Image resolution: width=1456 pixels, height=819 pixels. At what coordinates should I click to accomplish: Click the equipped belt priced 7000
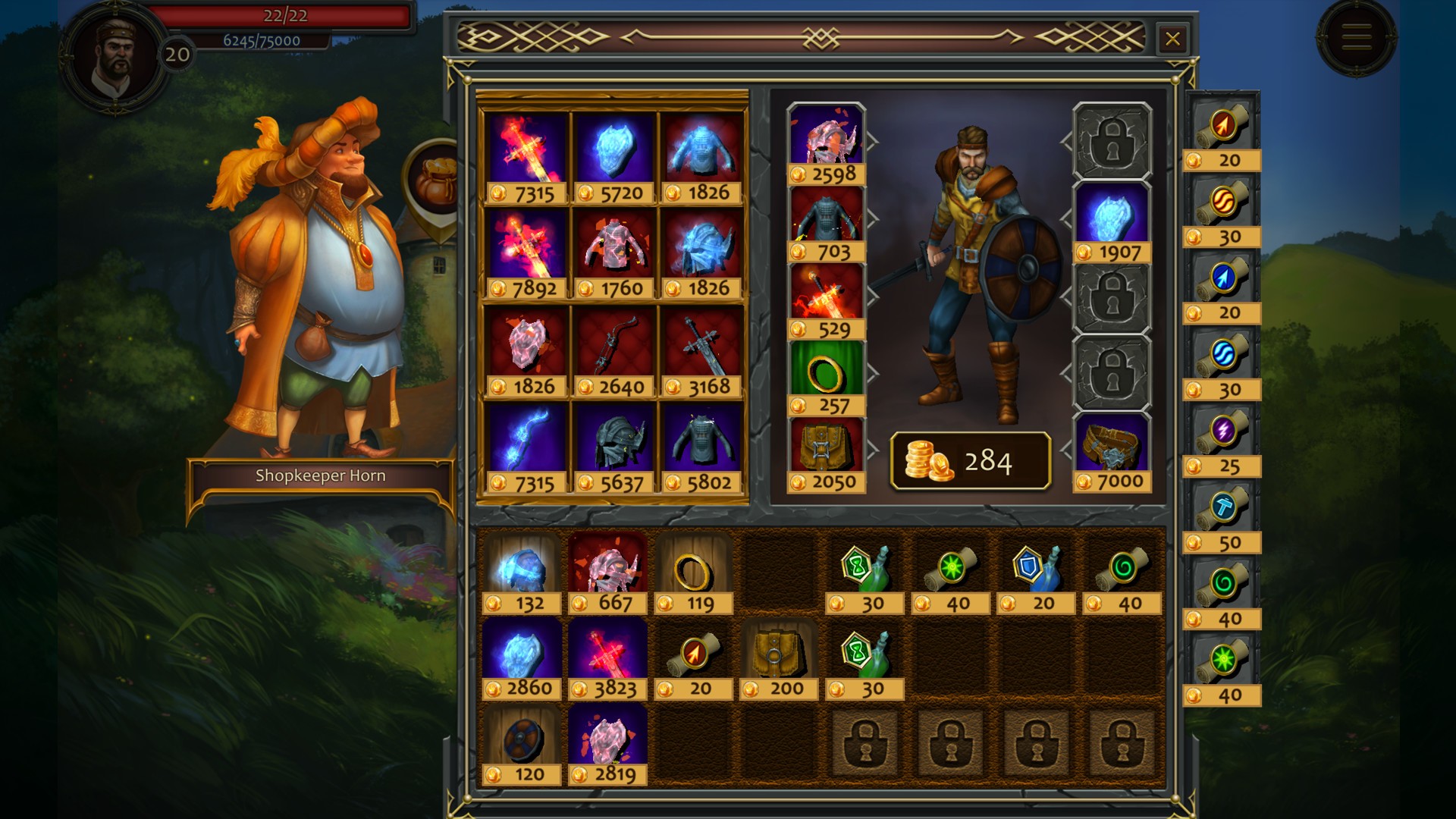pyautogui.click(x=1112, y=447)
